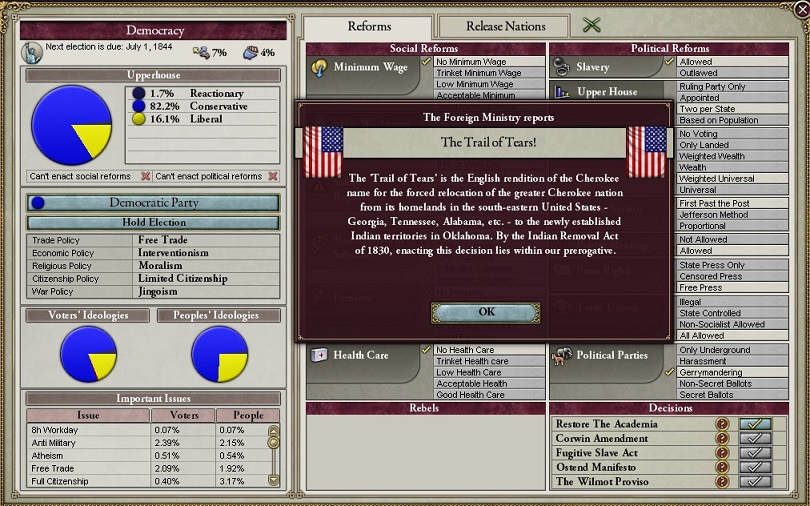
Task: Enact the Restore The Academia decision
Action: point(754,424)
